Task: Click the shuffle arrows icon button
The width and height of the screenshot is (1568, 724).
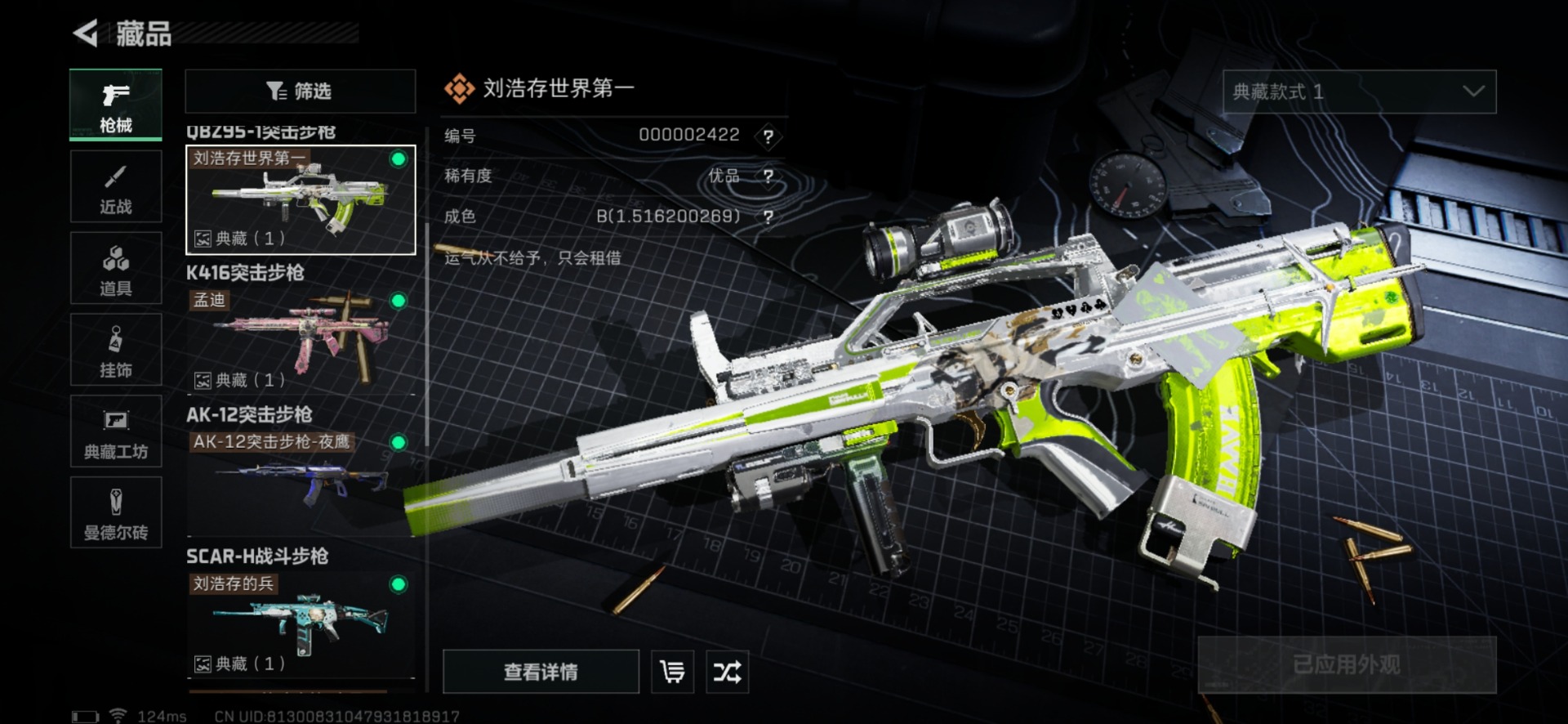Action: 727,672
